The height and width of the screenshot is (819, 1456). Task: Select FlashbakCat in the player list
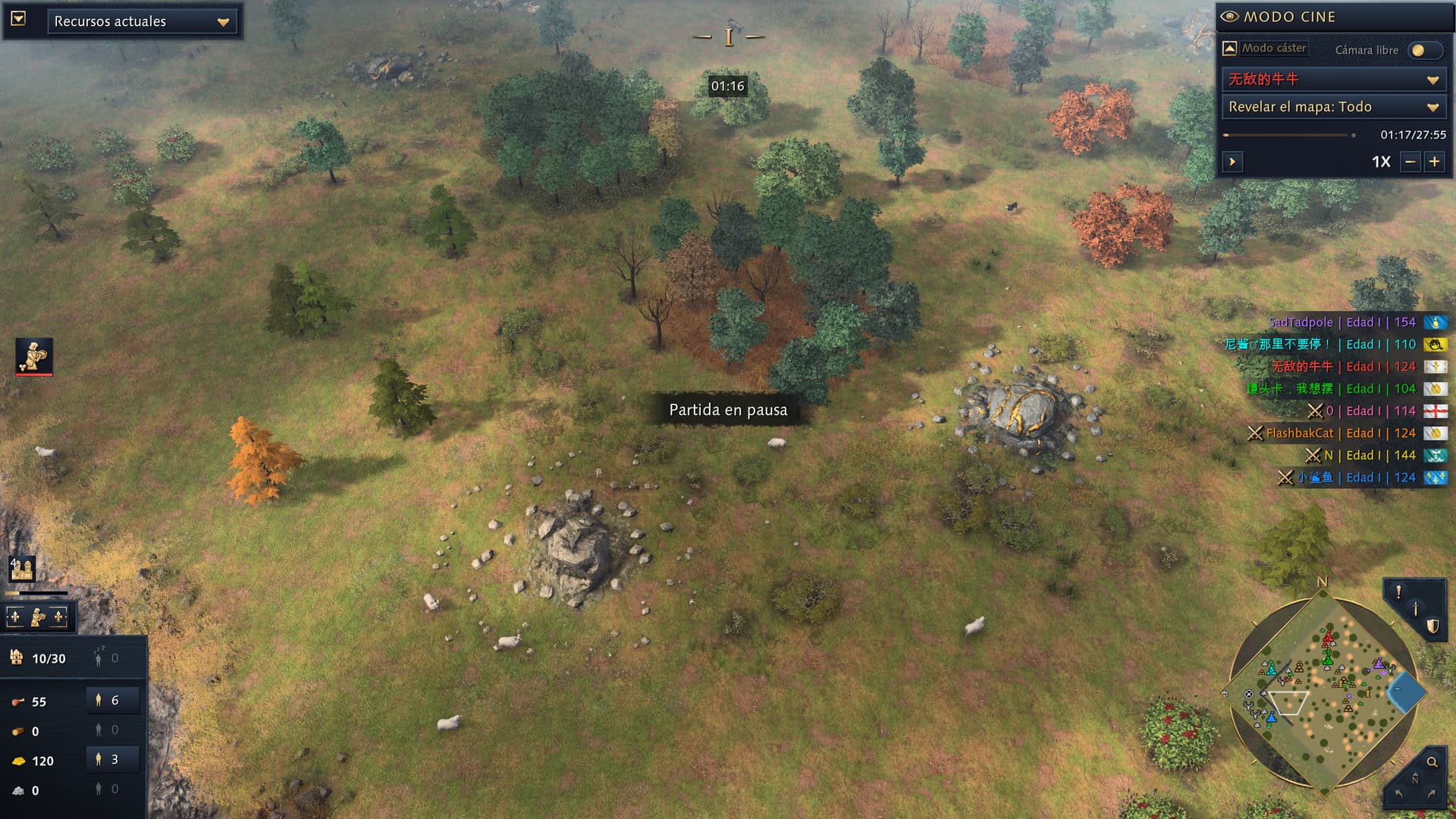tap(1299, 433)
